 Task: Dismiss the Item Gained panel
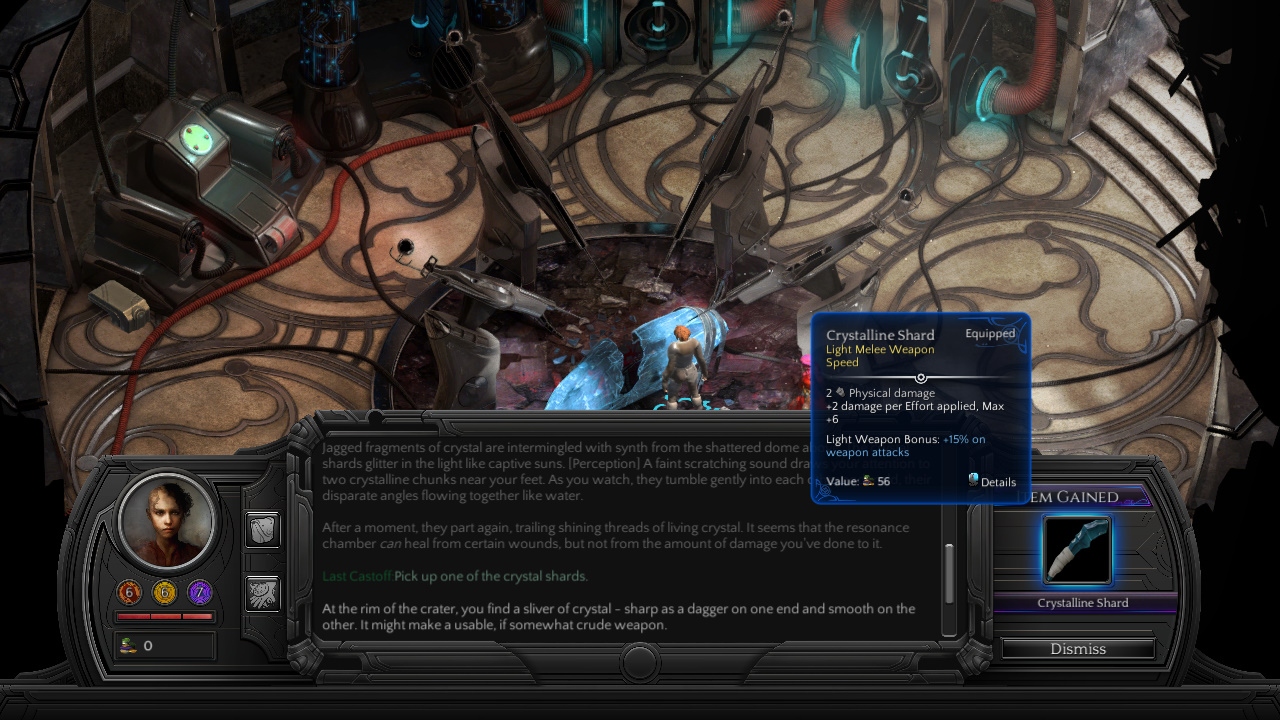[x=1077, y=649]
